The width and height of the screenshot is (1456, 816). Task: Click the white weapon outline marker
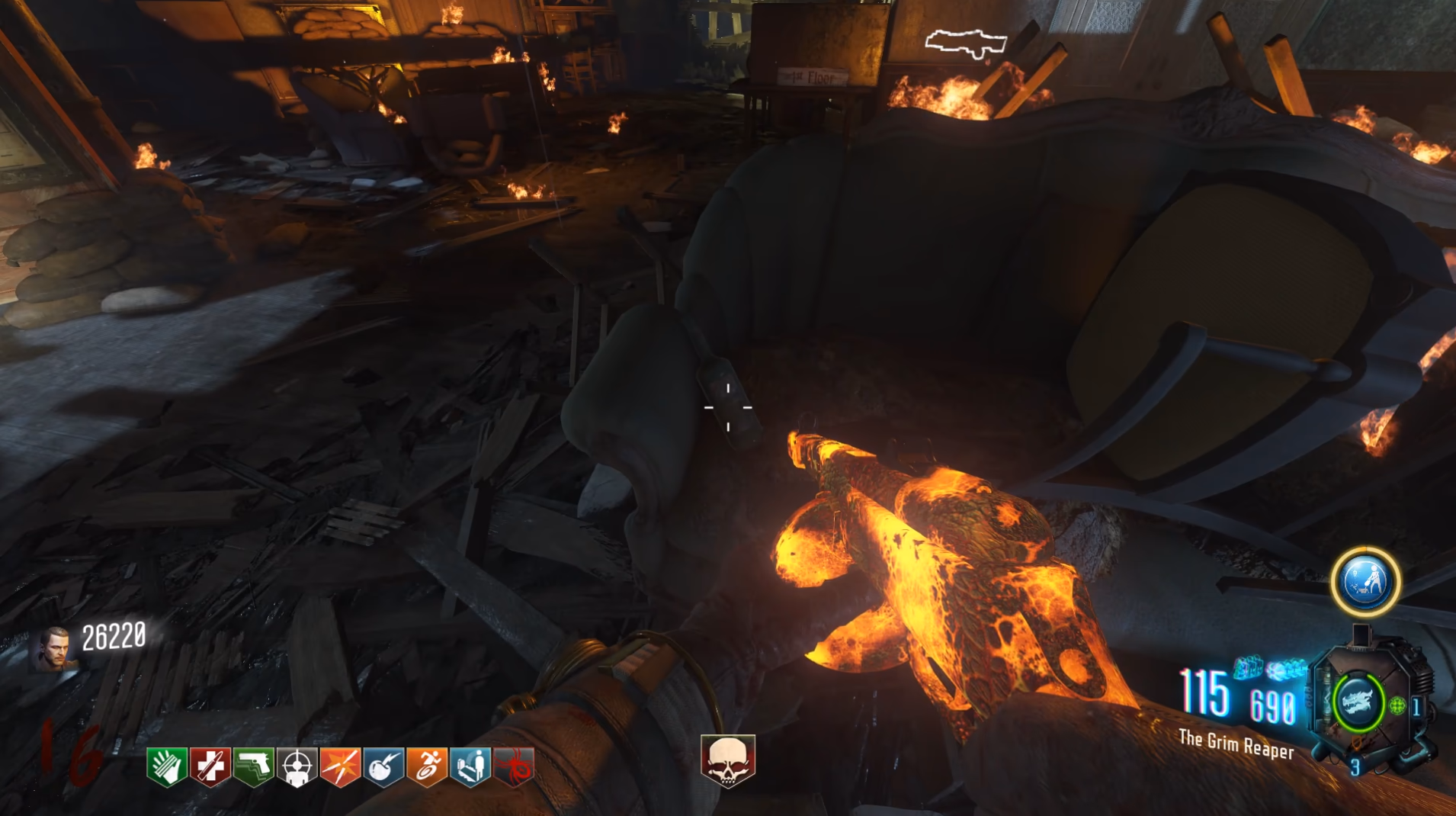pos(966,43)
